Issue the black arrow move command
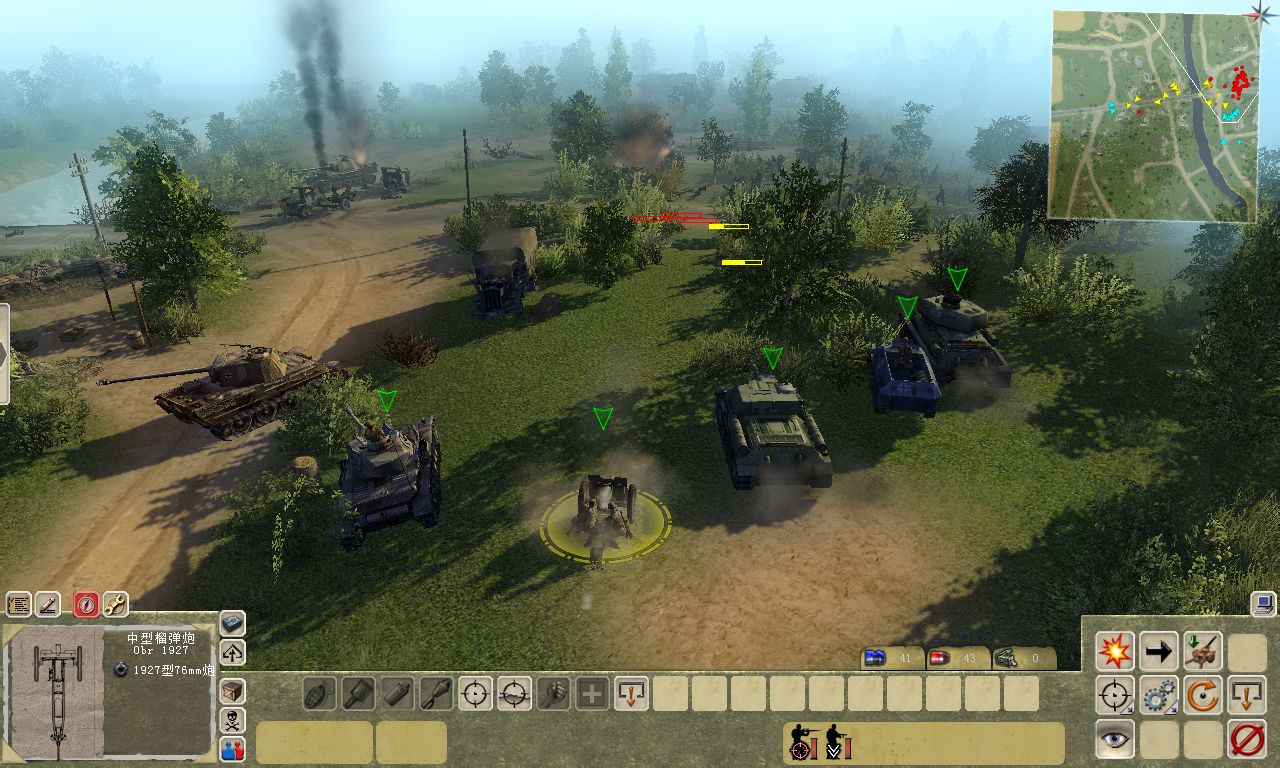1280x768 pixels. (x=1158, y=651)
